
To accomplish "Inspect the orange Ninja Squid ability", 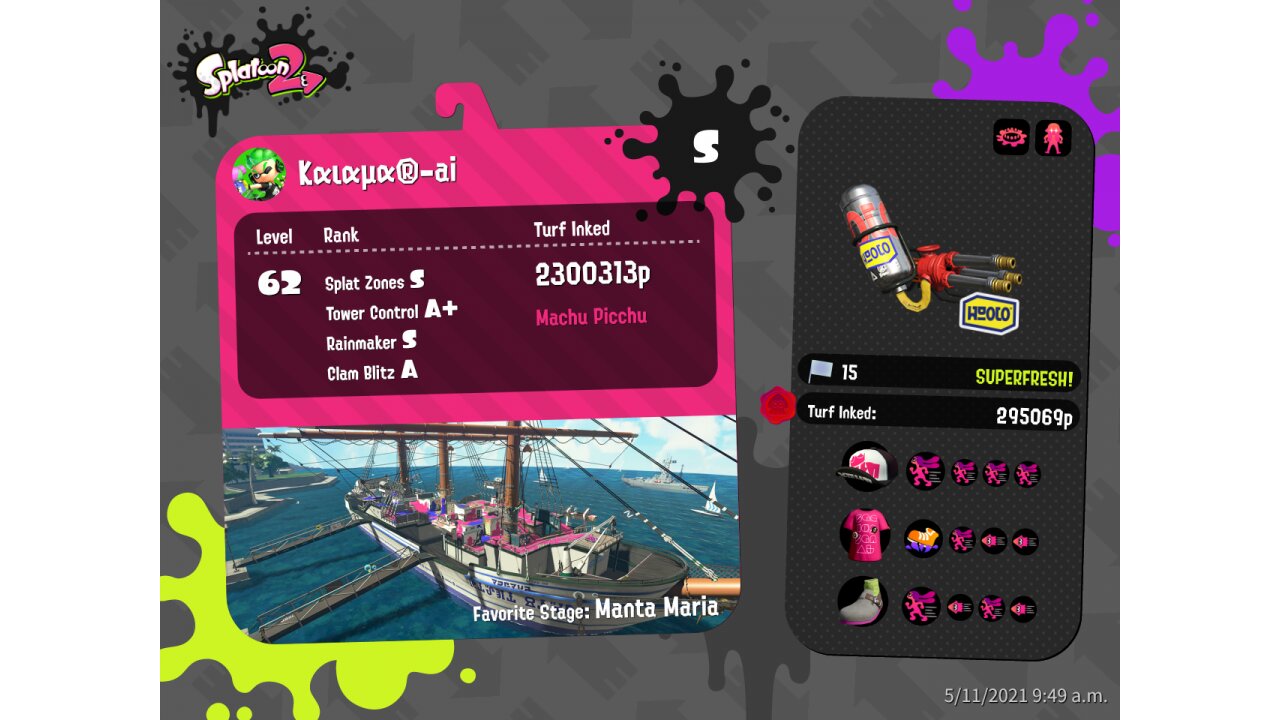I will pos(923,539).
